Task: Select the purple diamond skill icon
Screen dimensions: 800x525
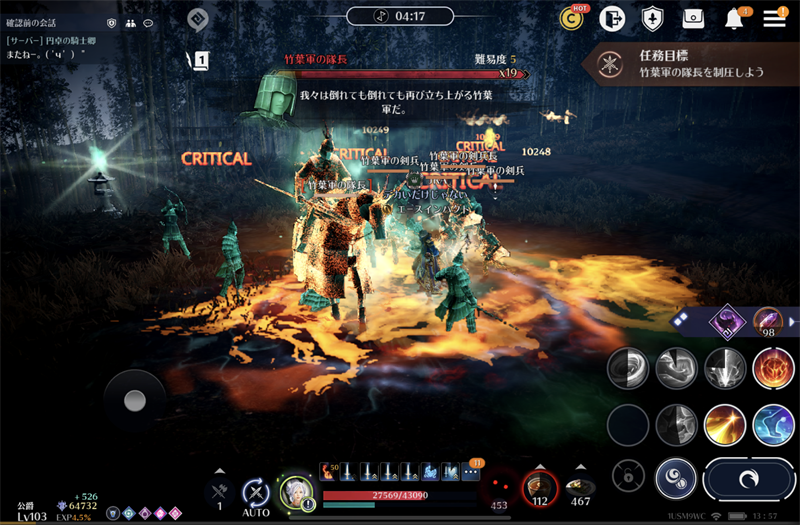Action: click(725, 322)
